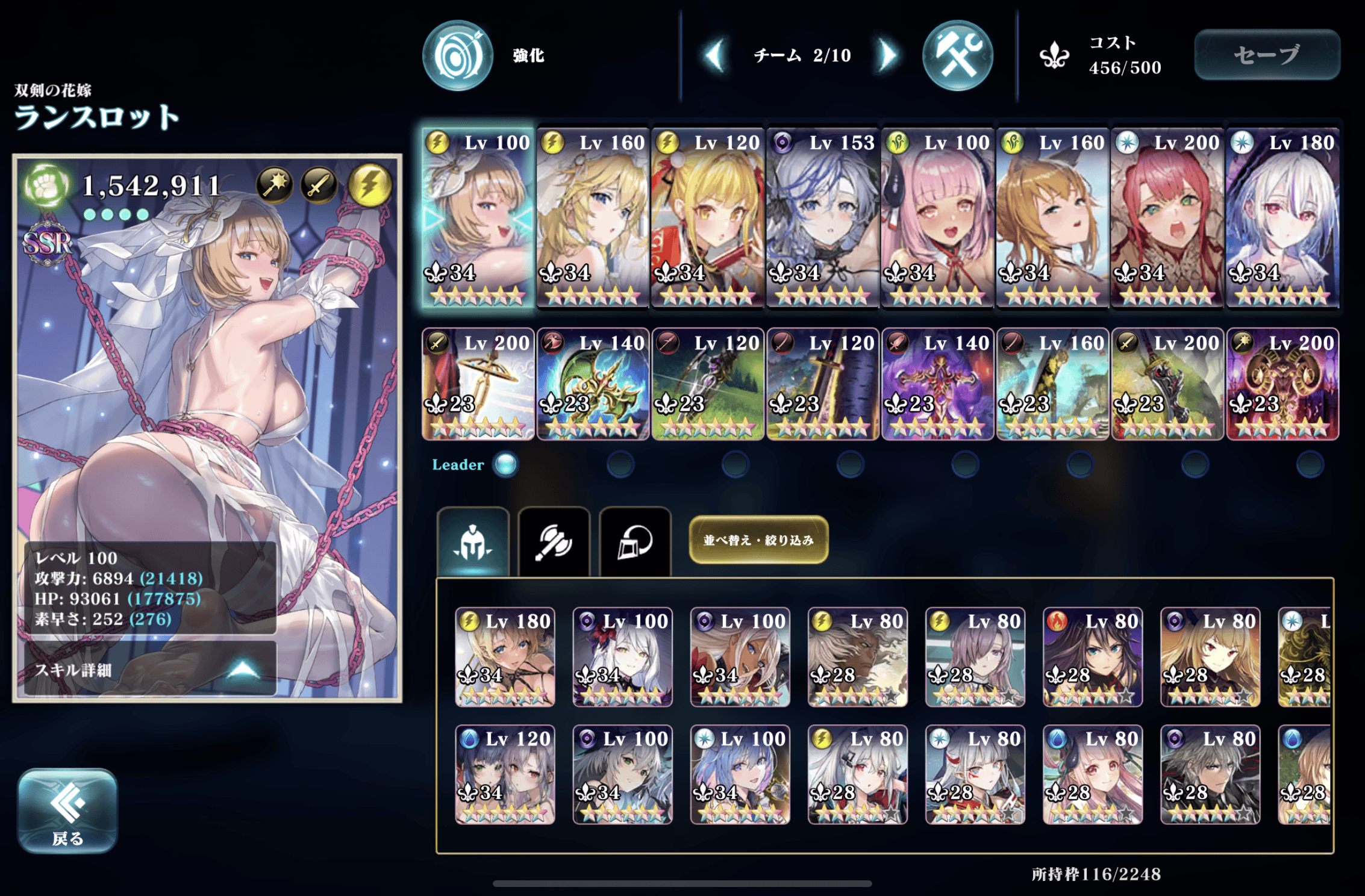Advance to the next team arrow

886,55
